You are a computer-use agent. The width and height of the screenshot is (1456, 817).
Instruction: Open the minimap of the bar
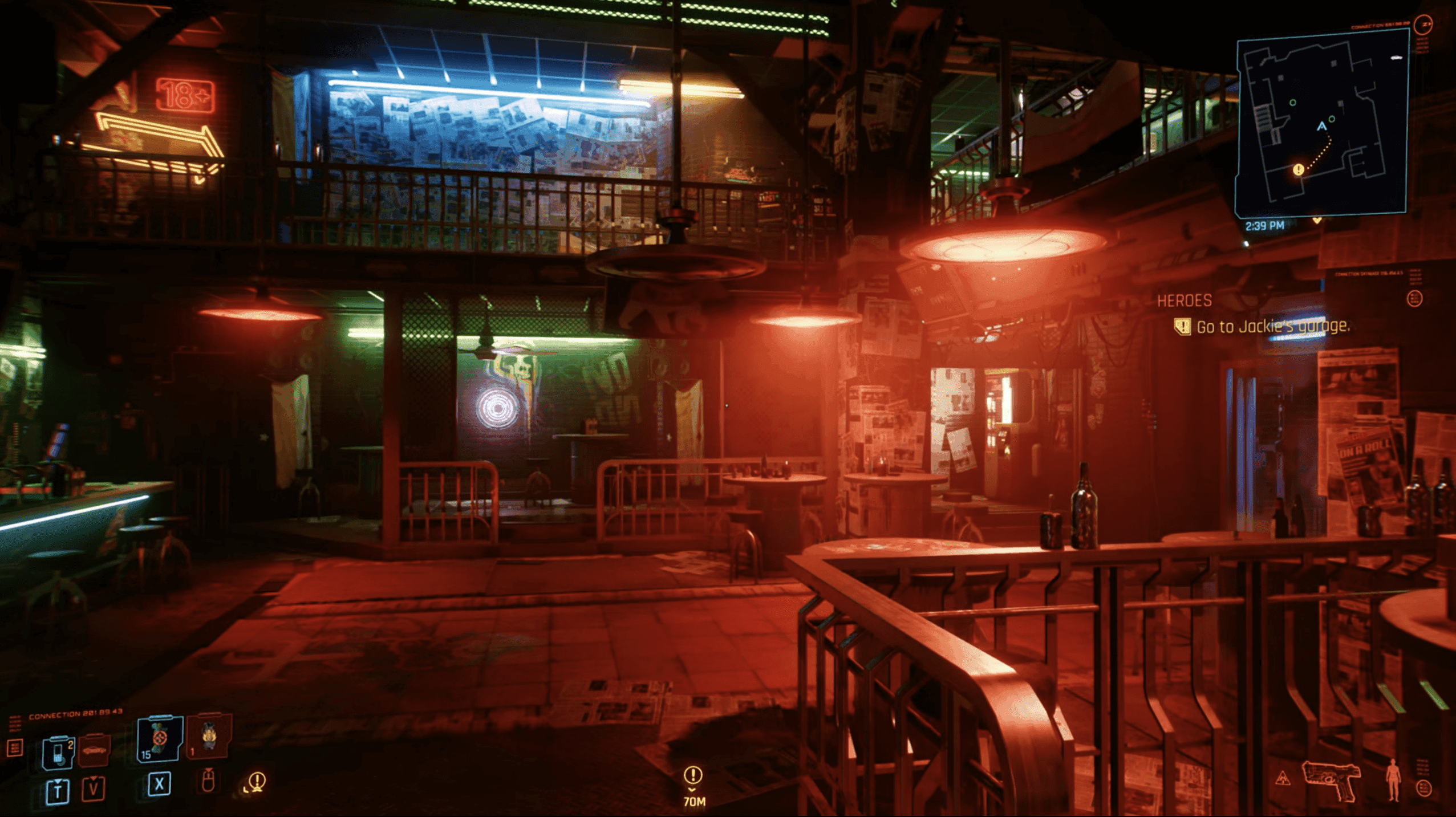click(1322, 123)
